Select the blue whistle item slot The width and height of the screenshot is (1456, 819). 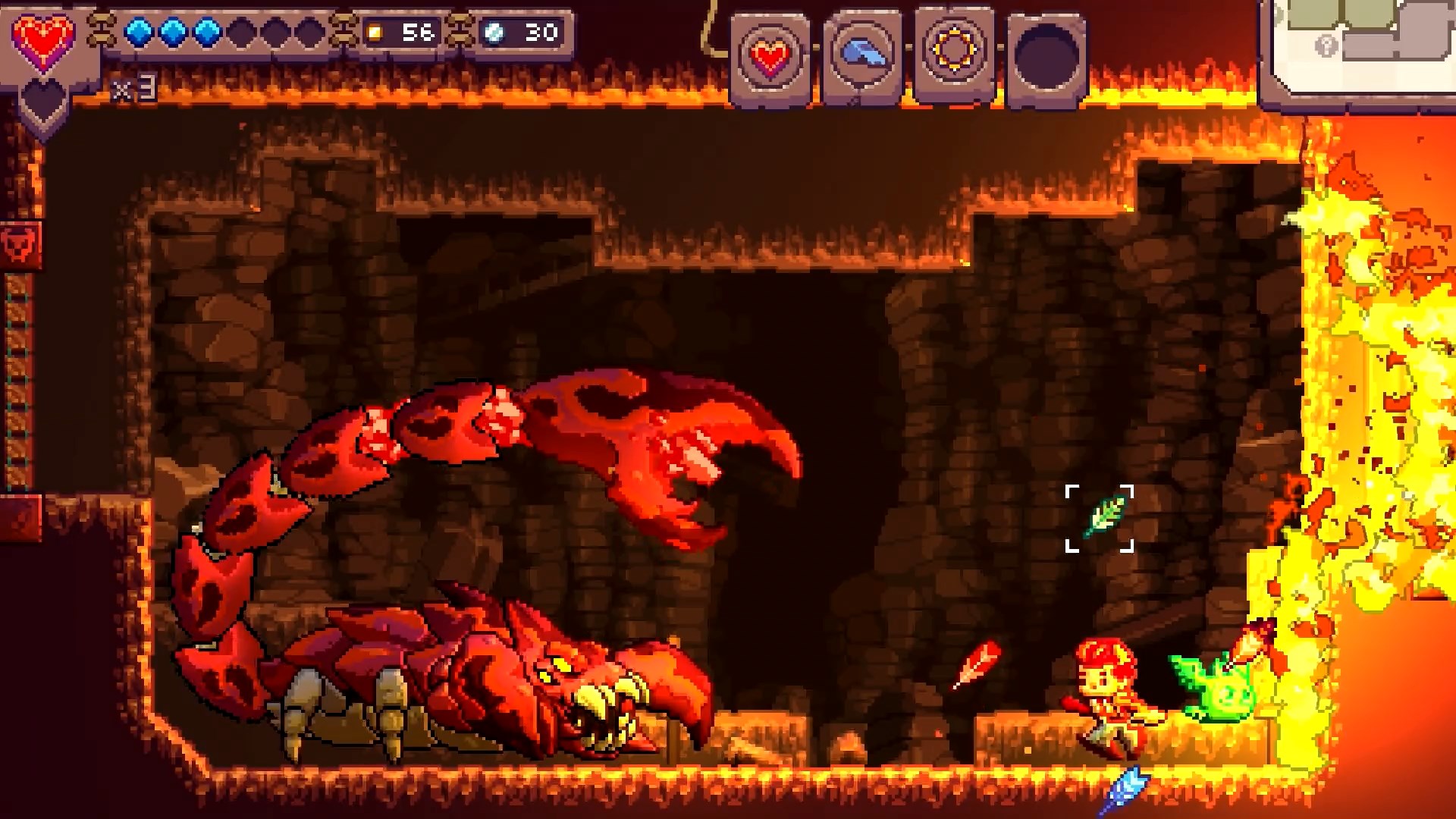pos(862,55)
